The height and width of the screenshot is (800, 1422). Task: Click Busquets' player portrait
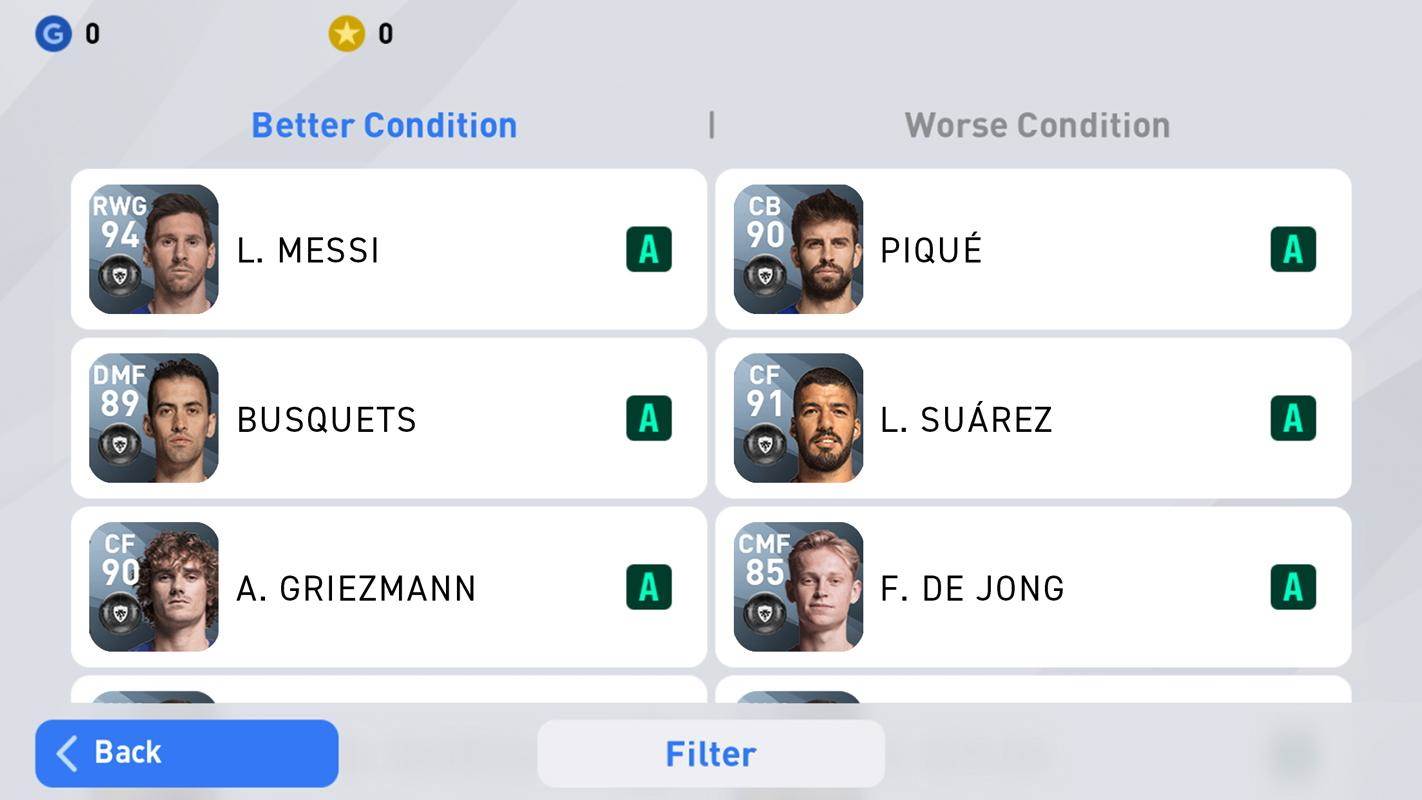click(x=153, y=417)
